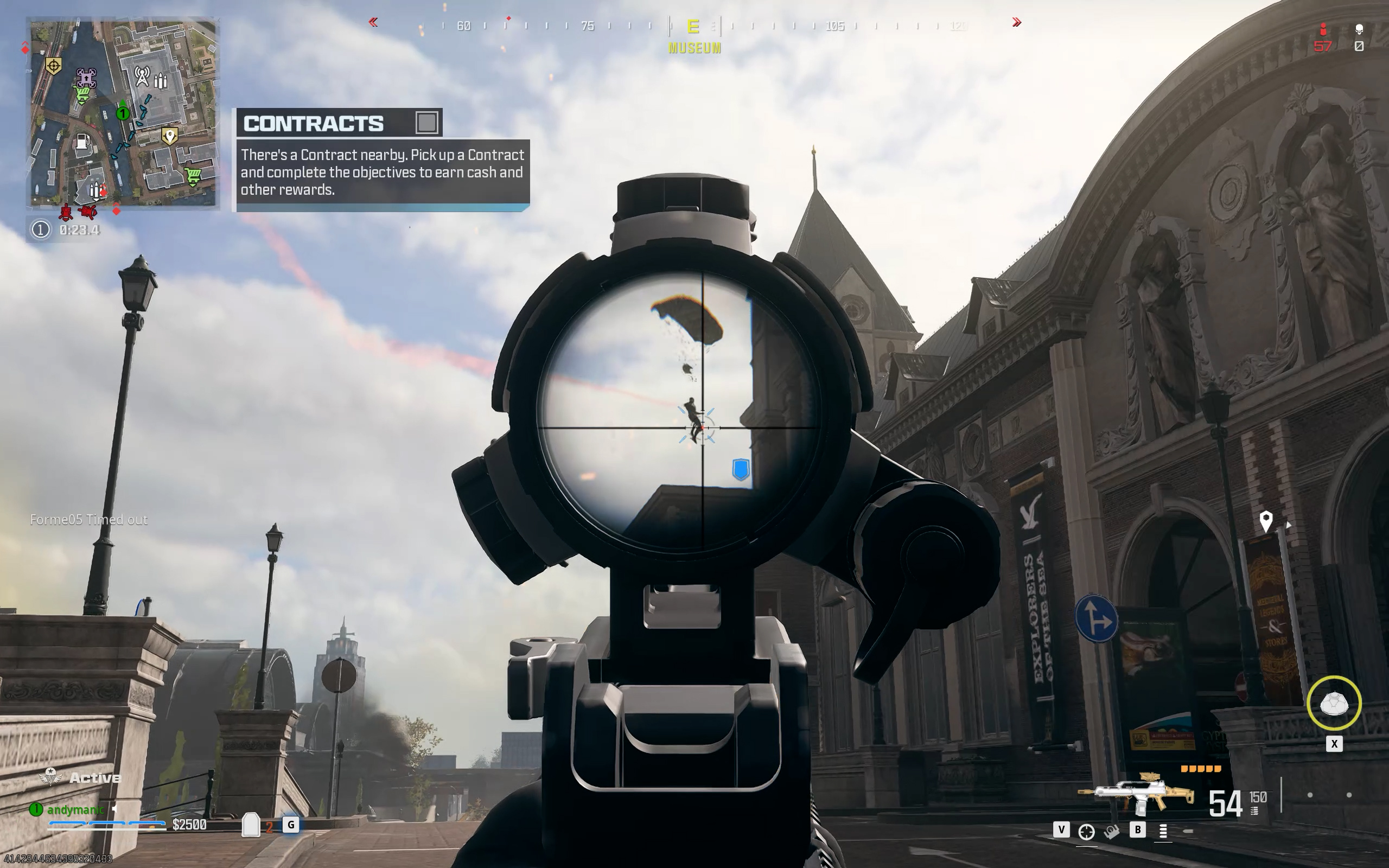Screen dimensions: 1389x868
Task: Activate the field upgrade in the yellow ring
Action: pyautogui.click(x=1333, y=703)
